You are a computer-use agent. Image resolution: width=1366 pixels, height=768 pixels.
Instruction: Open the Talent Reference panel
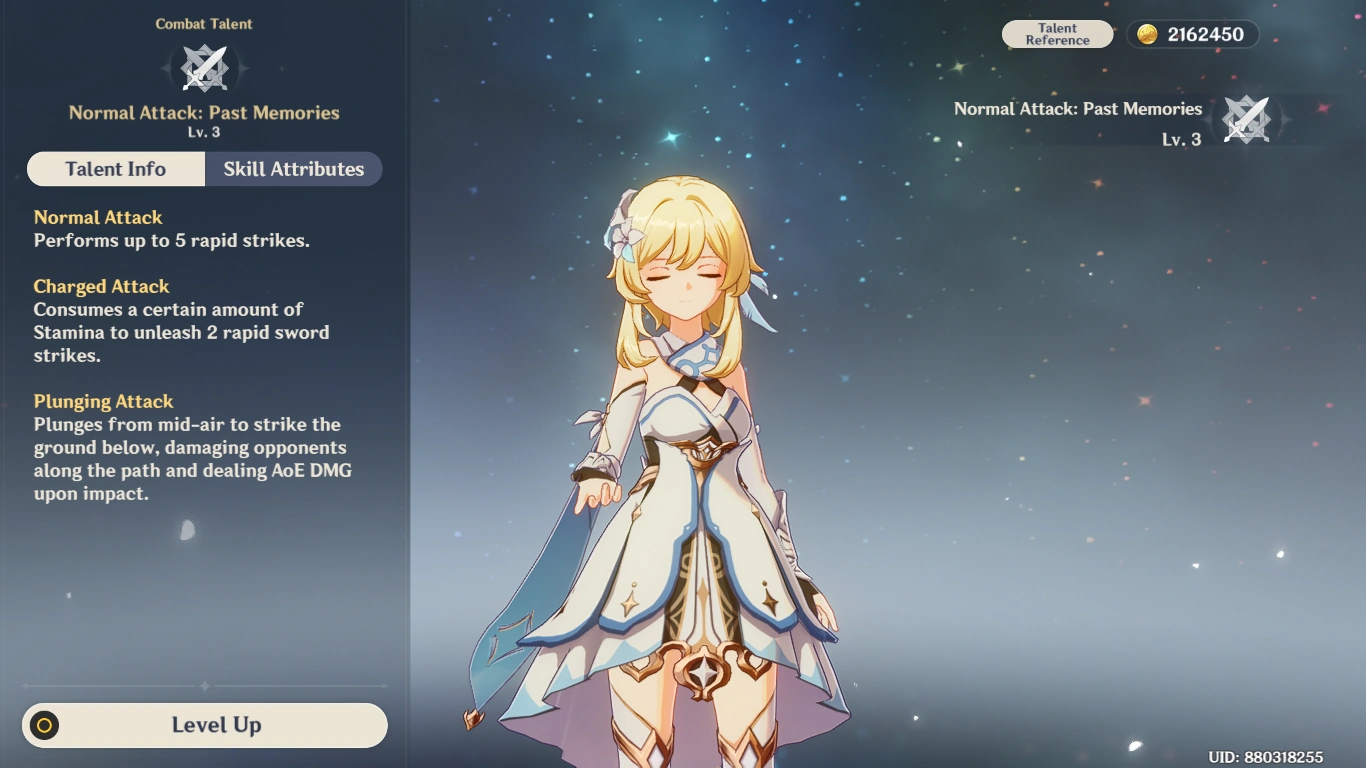[1057, 33]
